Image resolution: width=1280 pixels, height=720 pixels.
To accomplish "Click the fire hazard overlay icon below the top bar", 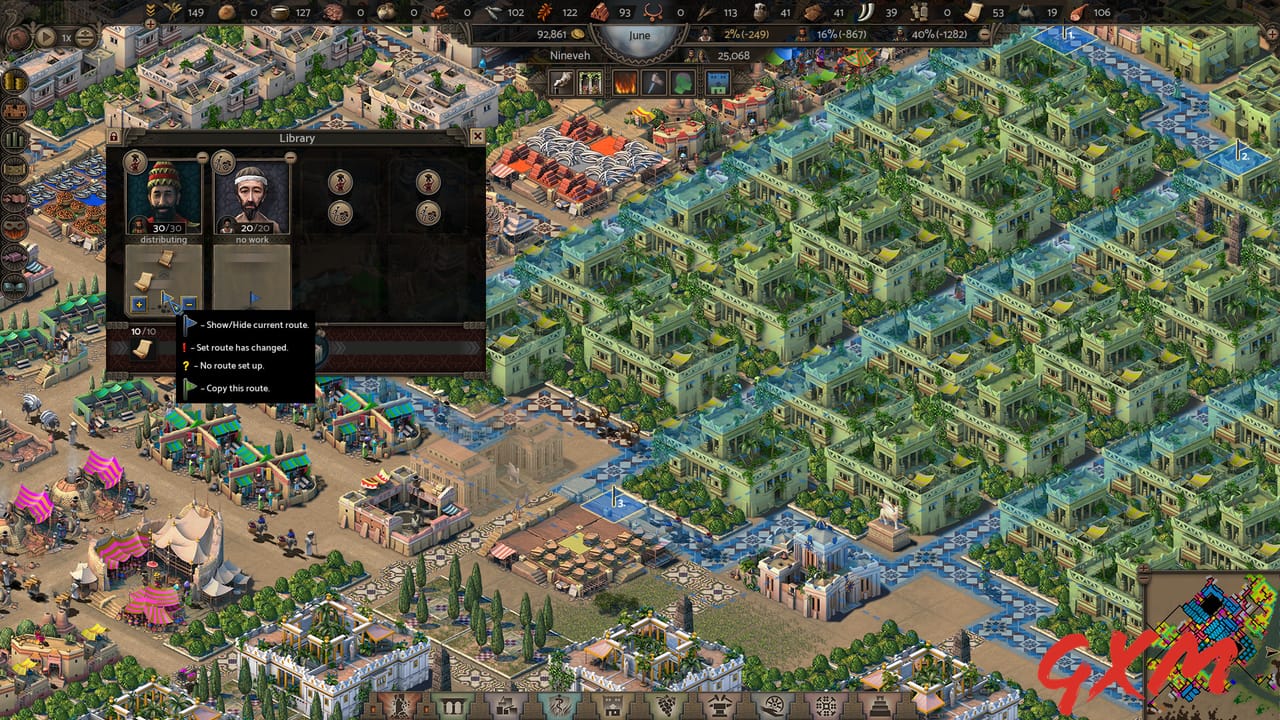I will [x=624, y=82].
